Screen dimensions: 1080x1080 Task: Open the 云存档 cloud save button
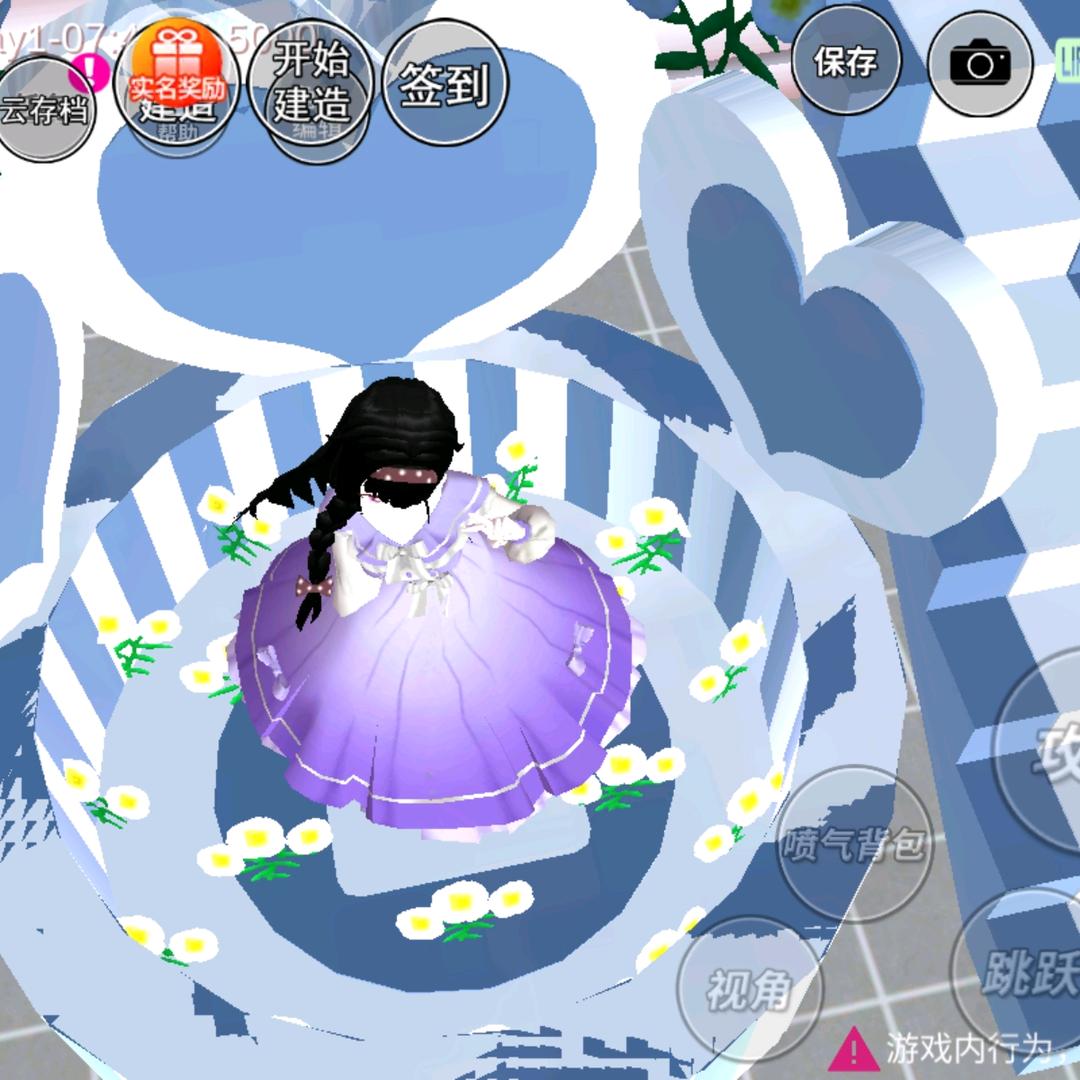(44, 110)
